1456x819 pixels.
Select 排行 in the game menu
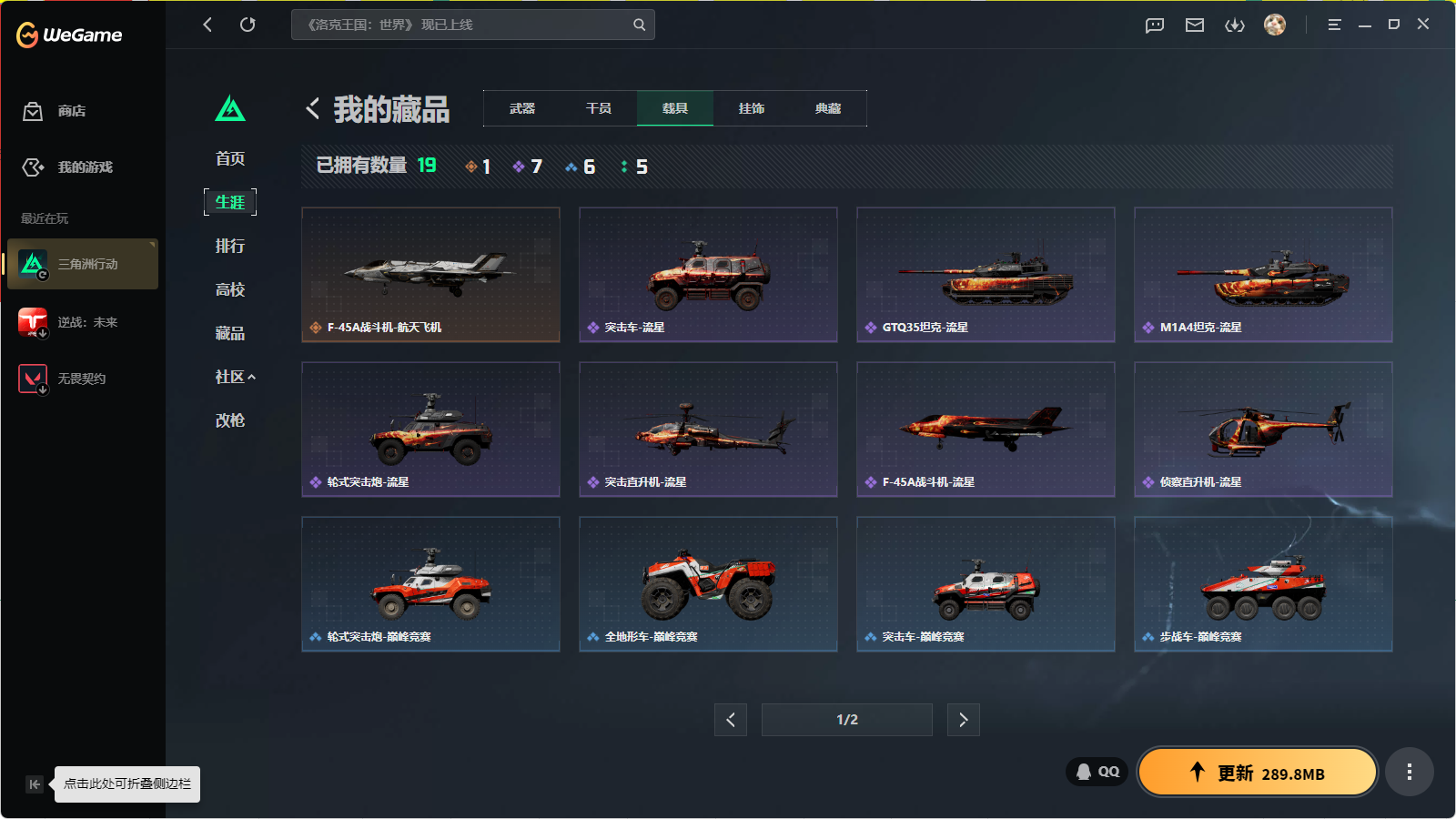229,246
